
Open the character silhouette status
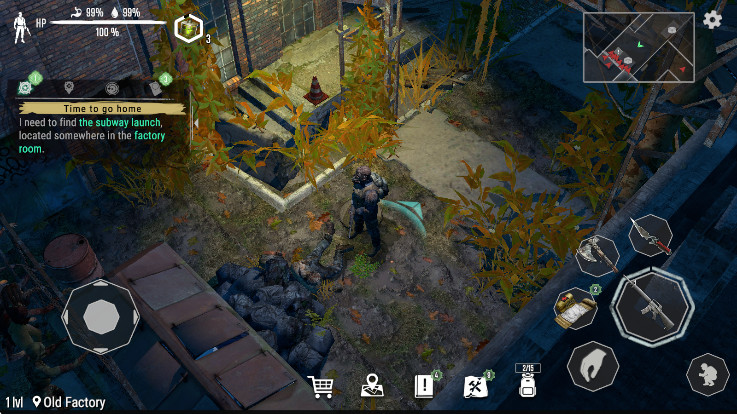19,29
